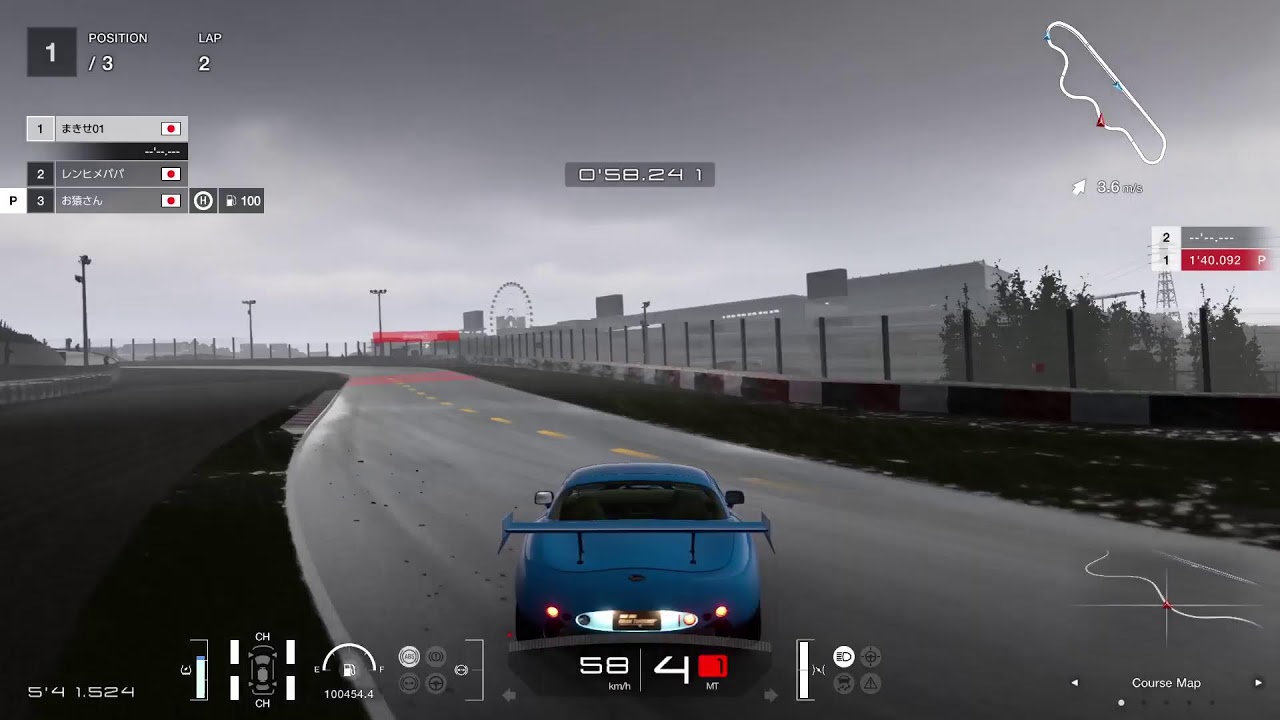Click the tyre wear car diagram
Image resolution: width=1280 pixels, height=720 pixels.
(262, 669)
